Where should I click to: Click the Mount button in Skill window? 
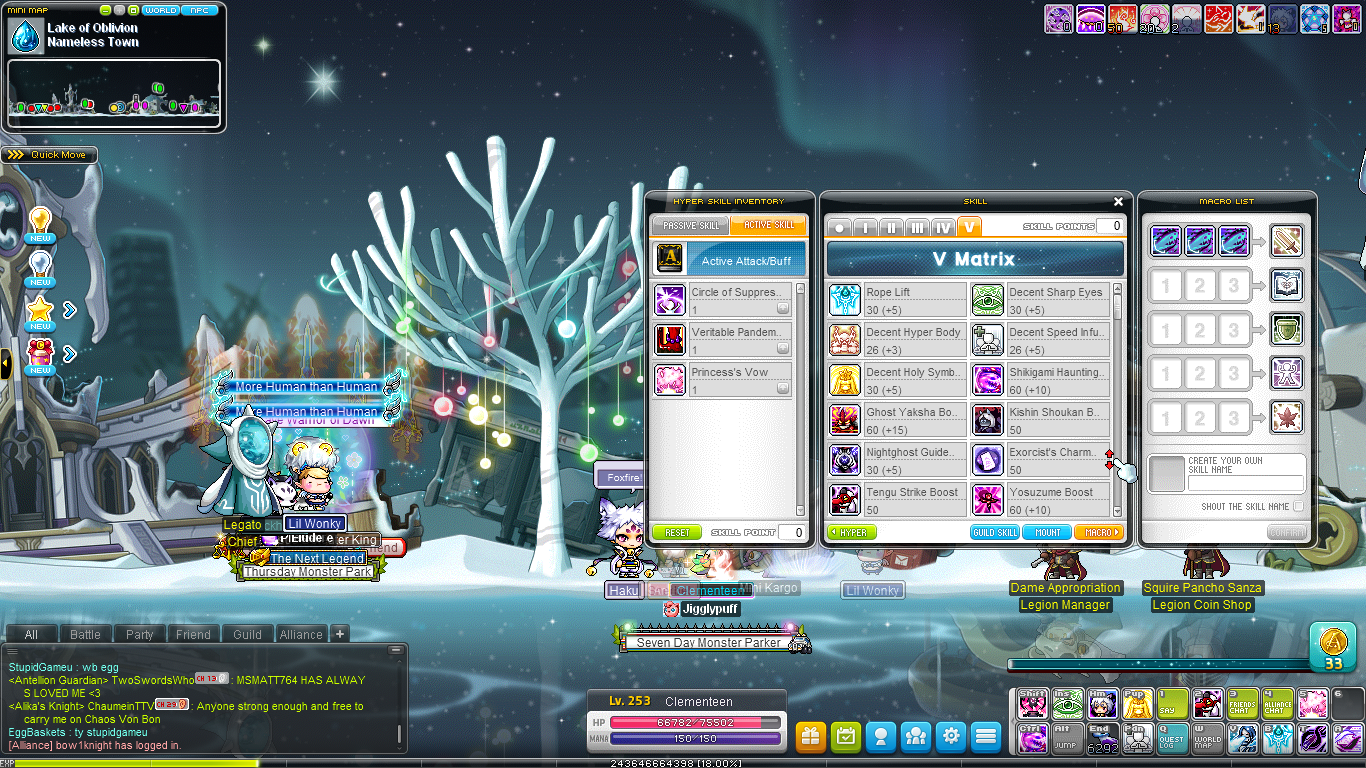pyautogui.click(x=1047, y=532)
